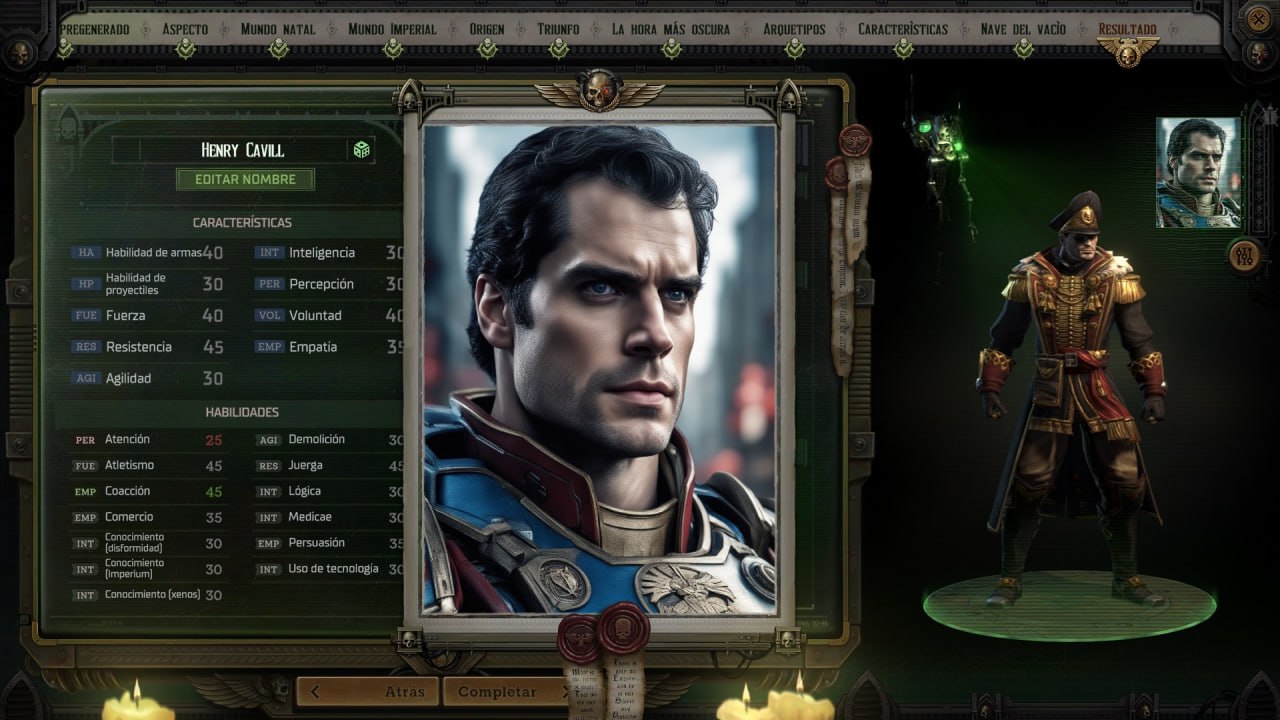Open the Origen tab
Viewport: 1280px width, 720px height.
point(487,29)
